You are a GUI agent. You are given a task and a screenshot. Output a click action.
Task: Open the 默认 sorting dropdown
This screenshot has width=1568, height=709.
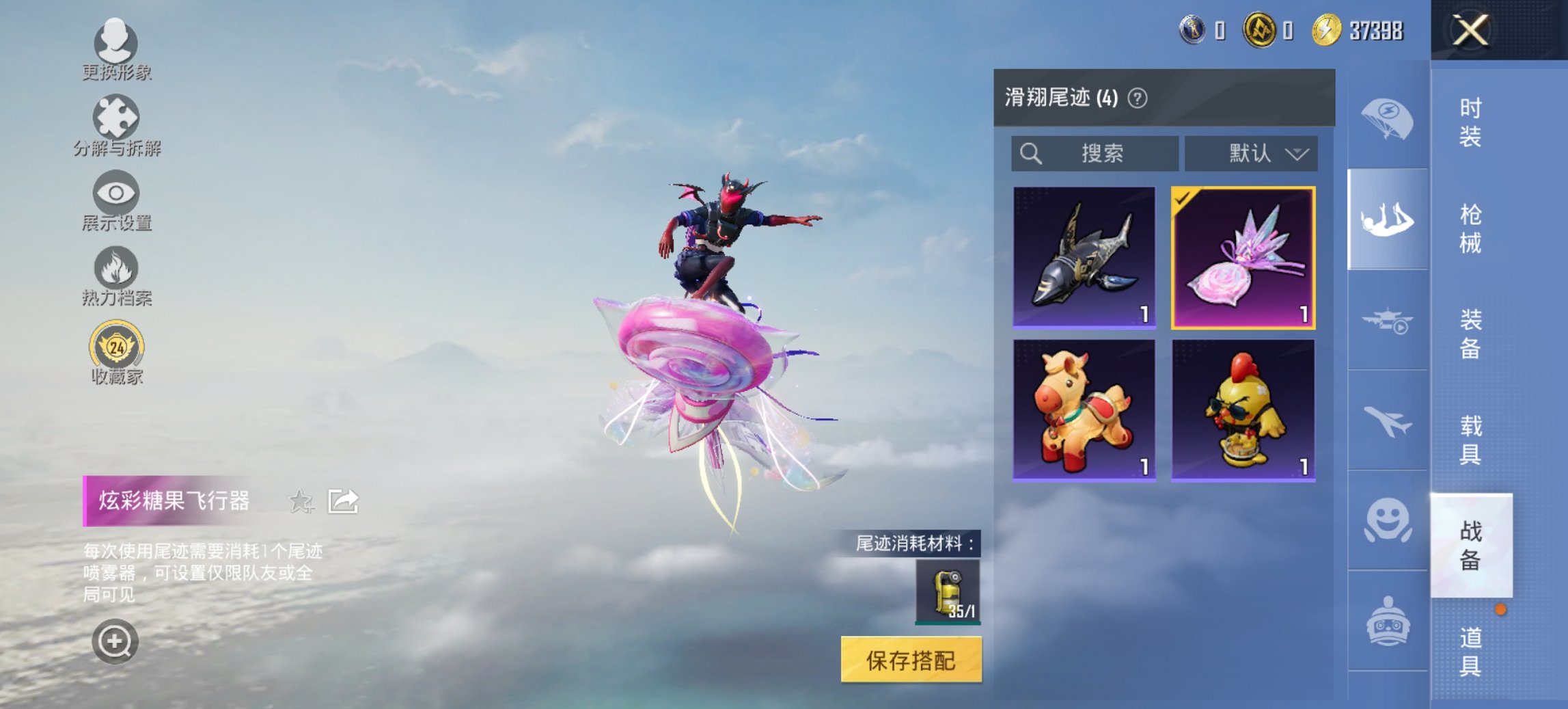[x=1252, y=153]
